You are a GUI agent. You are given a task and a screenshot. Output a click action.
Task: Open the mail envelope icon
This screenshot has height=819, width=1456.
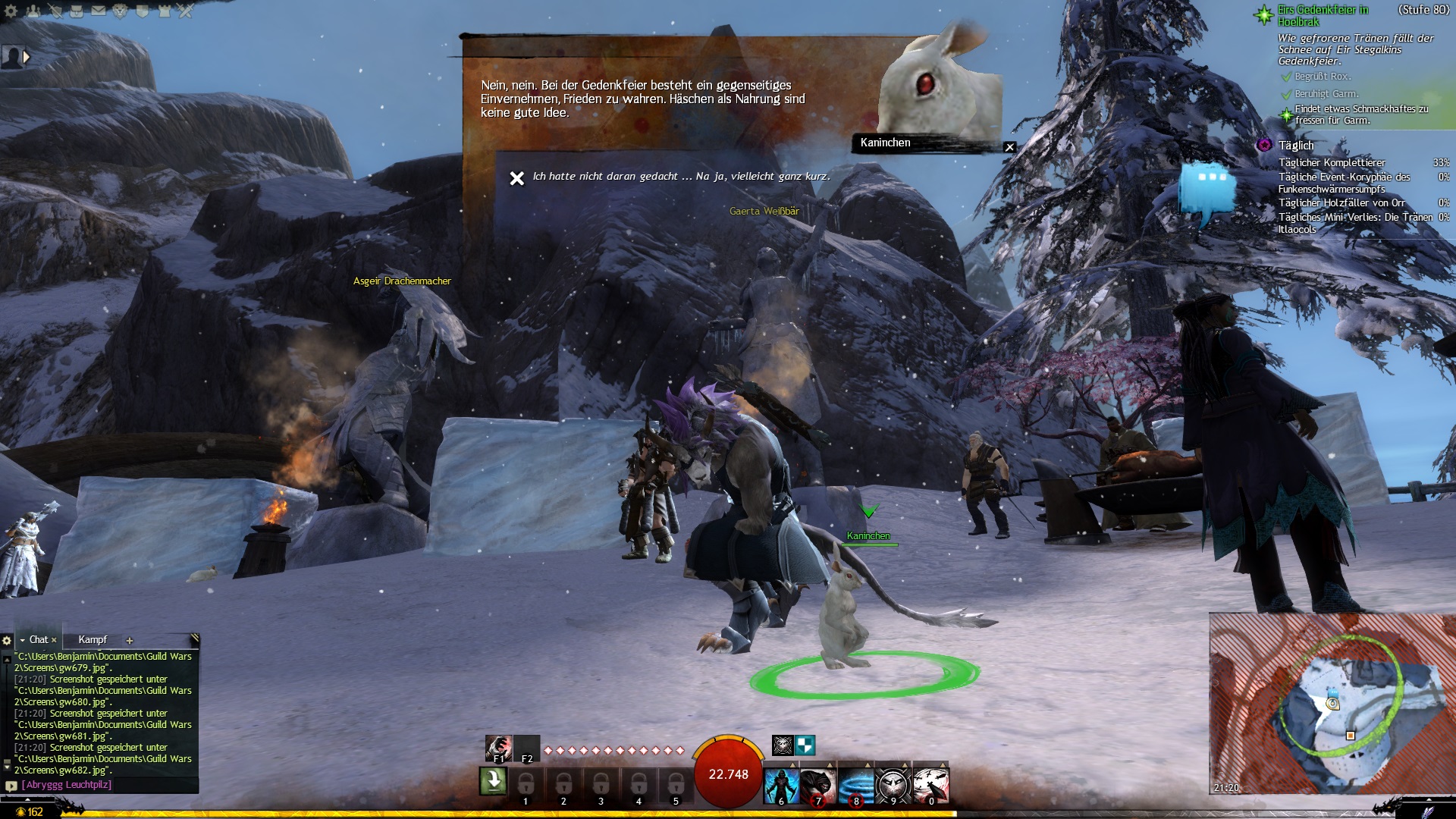[x=99, y=11]
